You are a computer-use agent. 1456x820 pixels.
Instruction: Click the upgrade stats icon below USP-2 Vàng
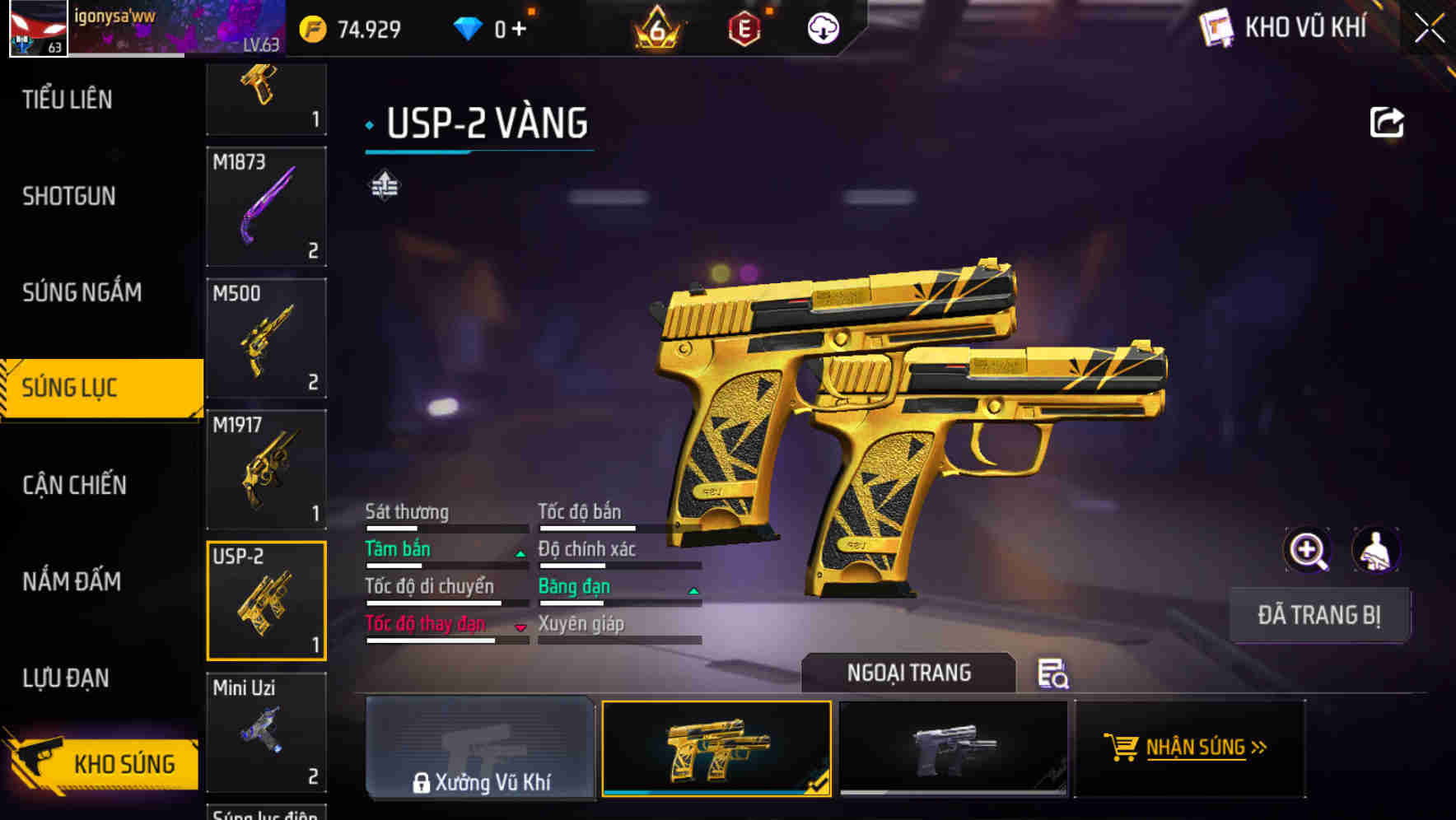point(385,185)
